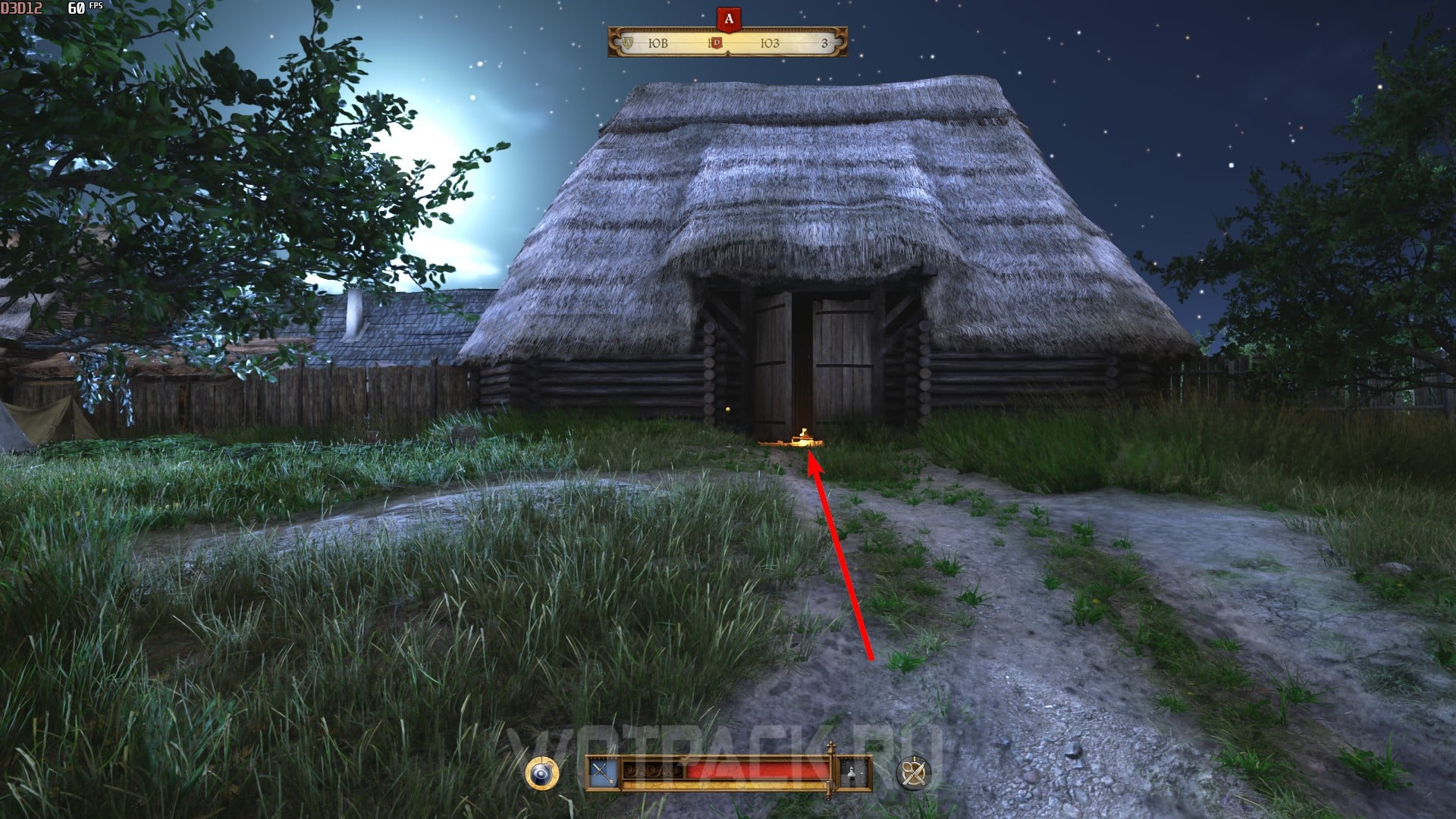The image size is (1456, 819).
Task: Click the crossed-out round status icon
Action: pos(912,773)
